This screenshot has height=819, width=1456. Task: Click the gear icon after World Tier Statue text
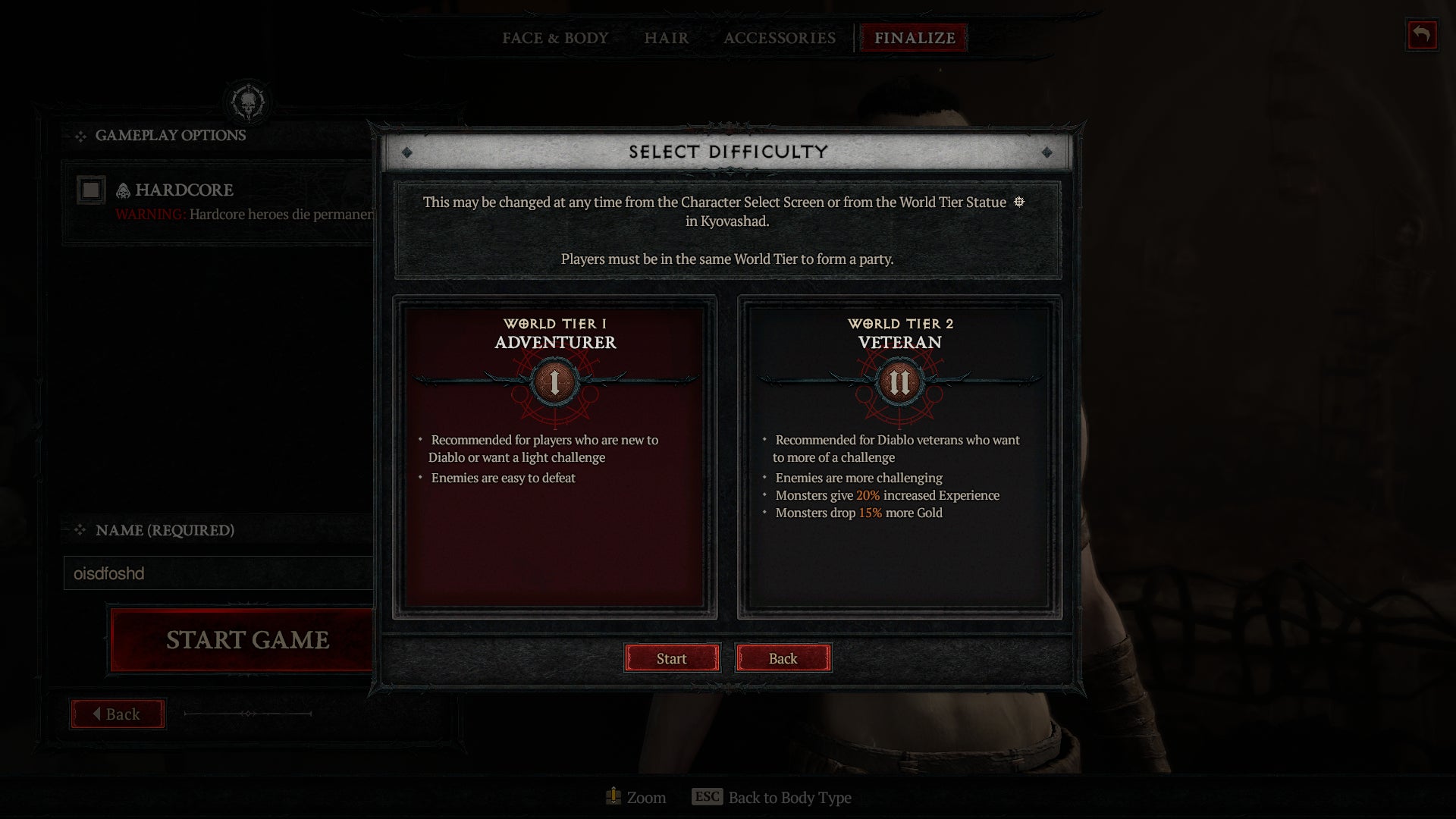[x=1020, y=202]
